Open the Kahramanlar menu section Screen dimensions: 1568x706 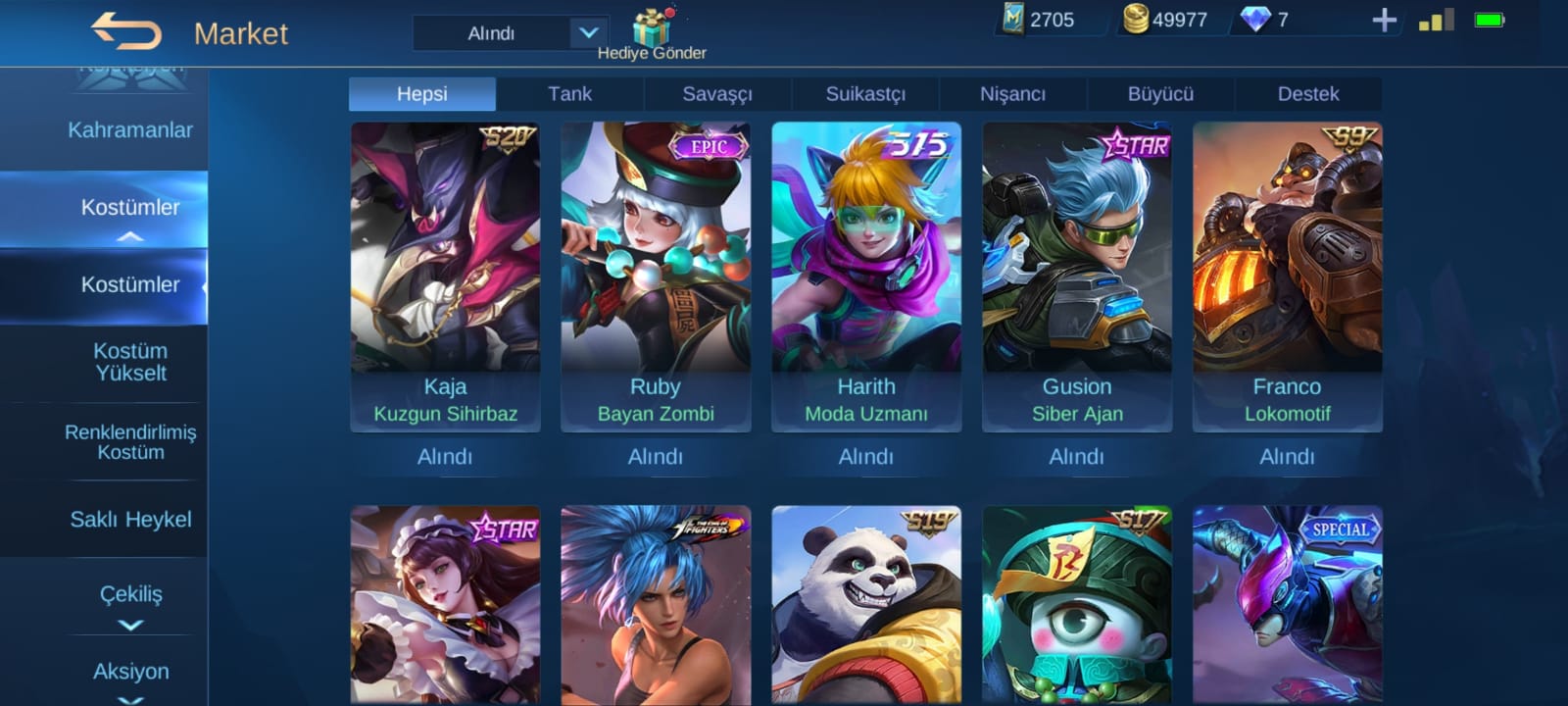pyautogui.click(x=129, y=130)
